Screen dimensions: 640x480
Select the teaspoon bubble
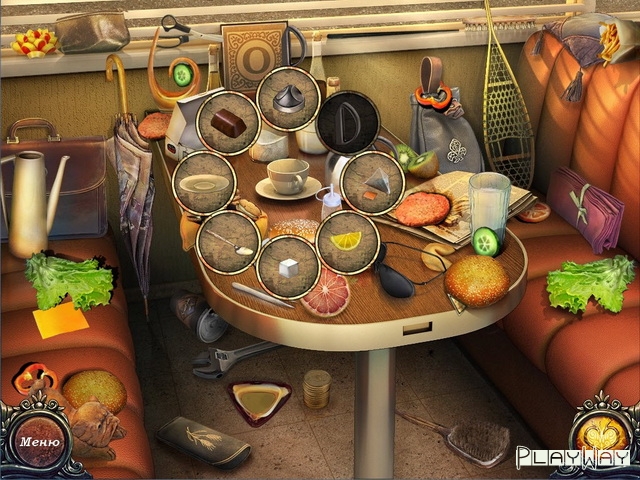point(229,240)
